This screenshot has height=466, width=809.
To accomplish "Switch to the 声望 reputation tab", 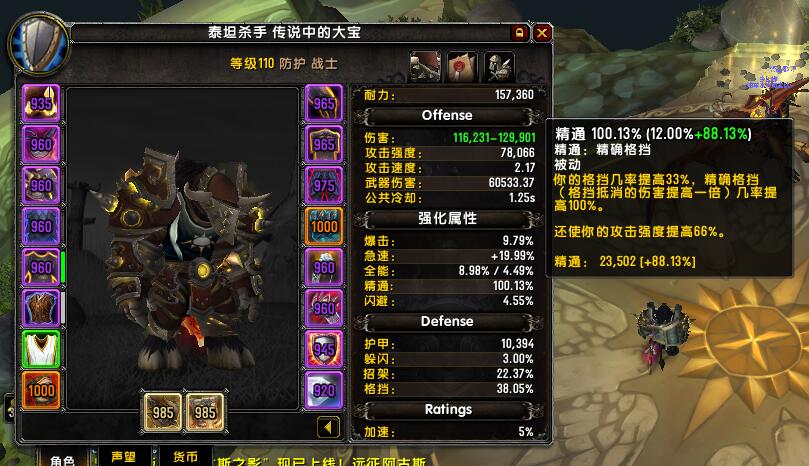I will point(124,458).
